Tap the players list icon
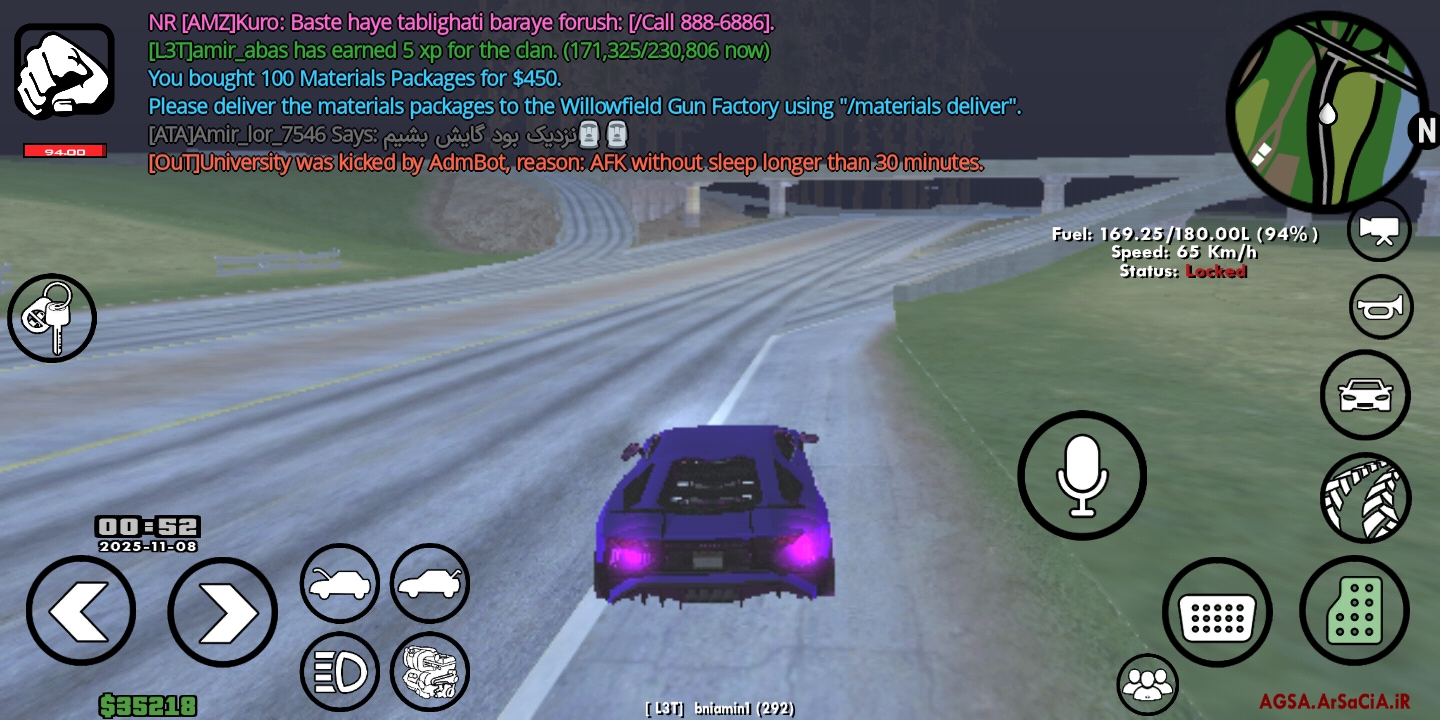 1146,683
